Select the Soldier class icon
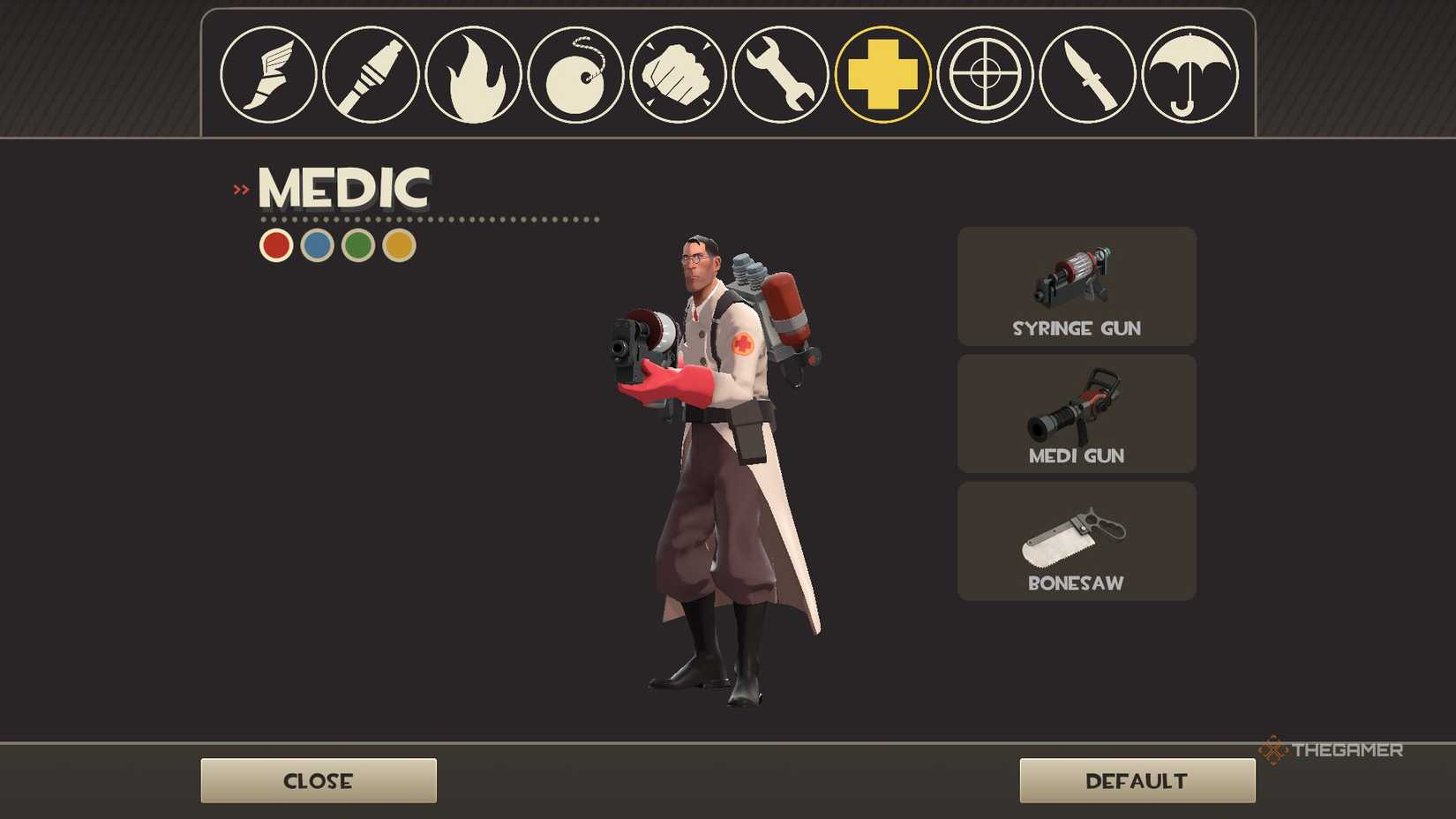 (x=371, y=76)
